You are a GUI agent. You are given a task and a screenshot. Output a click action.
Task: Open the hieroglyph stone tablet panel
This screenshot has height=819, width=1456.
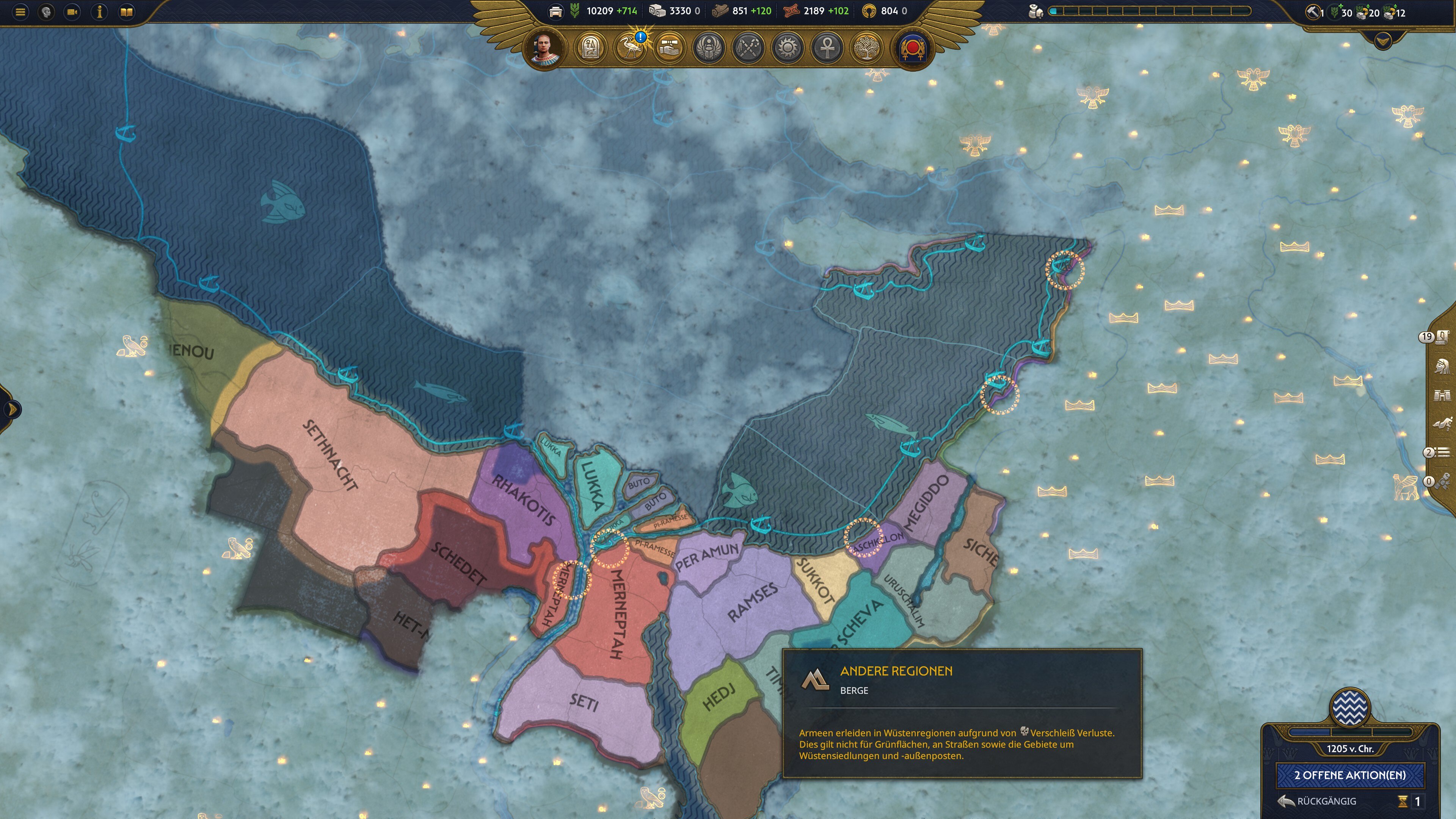pos(590,48)
